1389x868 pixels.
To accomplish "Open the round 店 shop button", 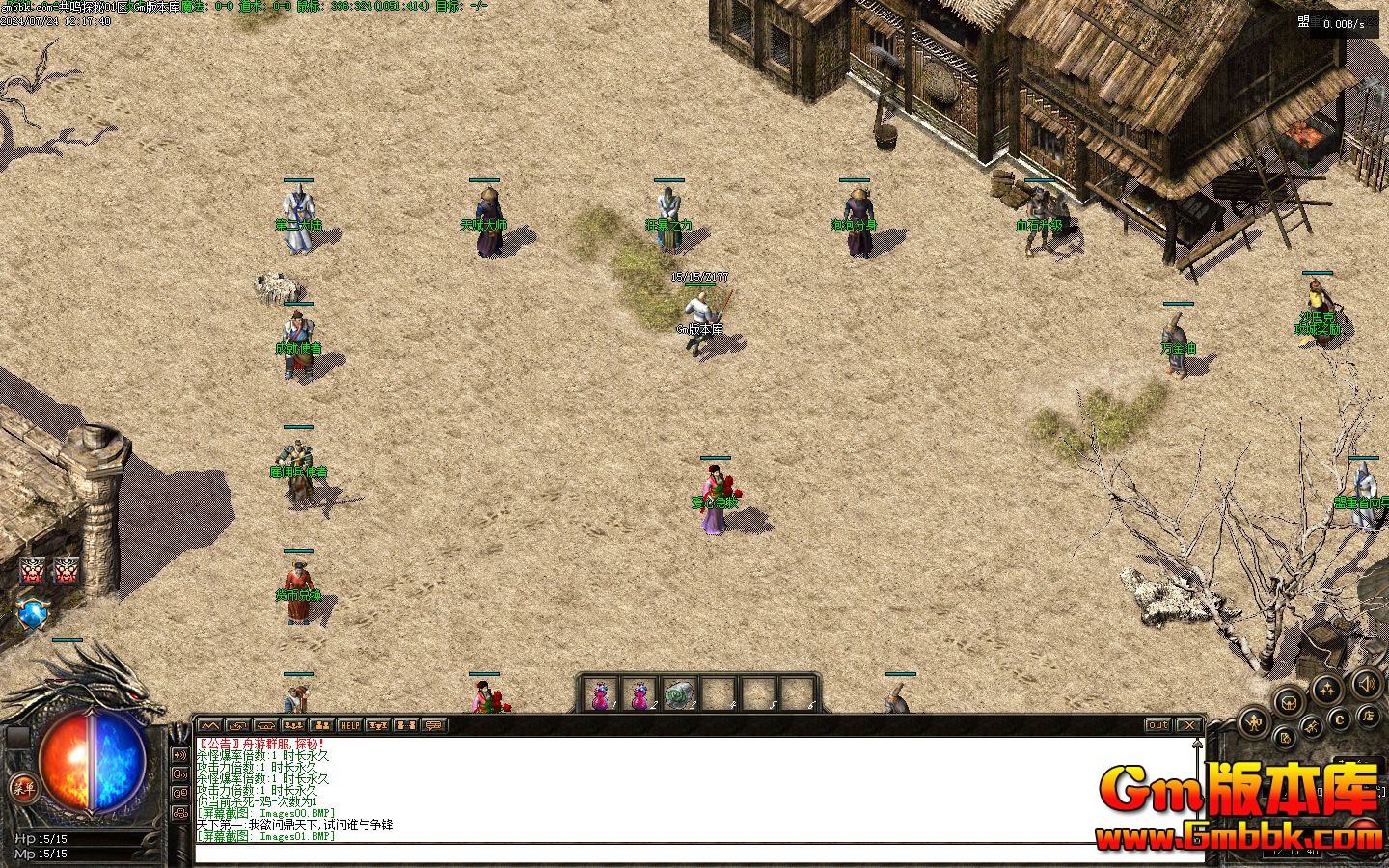I will click(x=1367, y=715).
